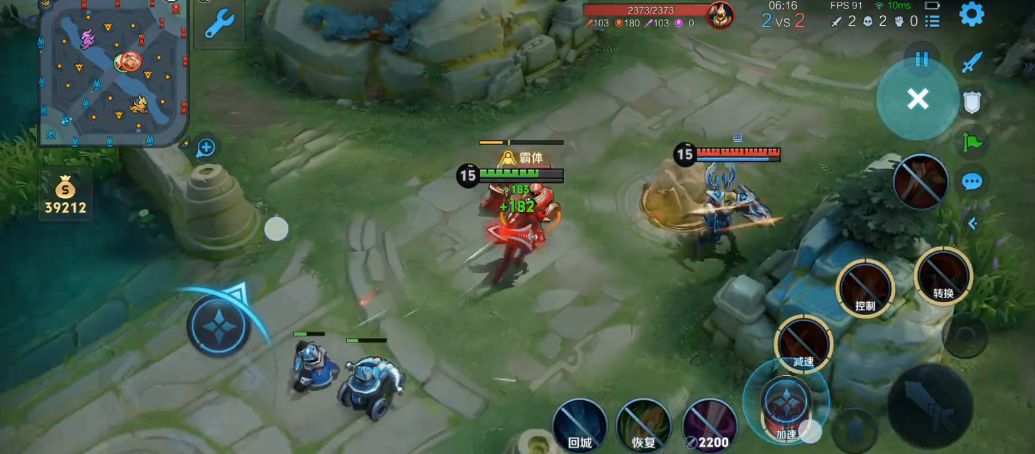Tap the large sword basic attack button
1035x454 pixels.
click(x=930, y=405)
